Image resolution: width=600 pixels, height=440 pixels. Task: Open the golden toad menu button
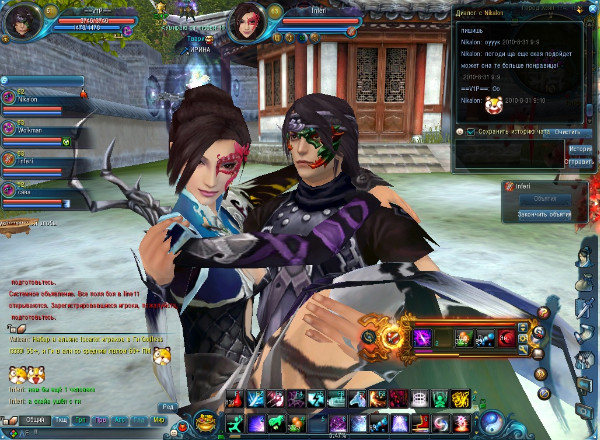(208, 423)
